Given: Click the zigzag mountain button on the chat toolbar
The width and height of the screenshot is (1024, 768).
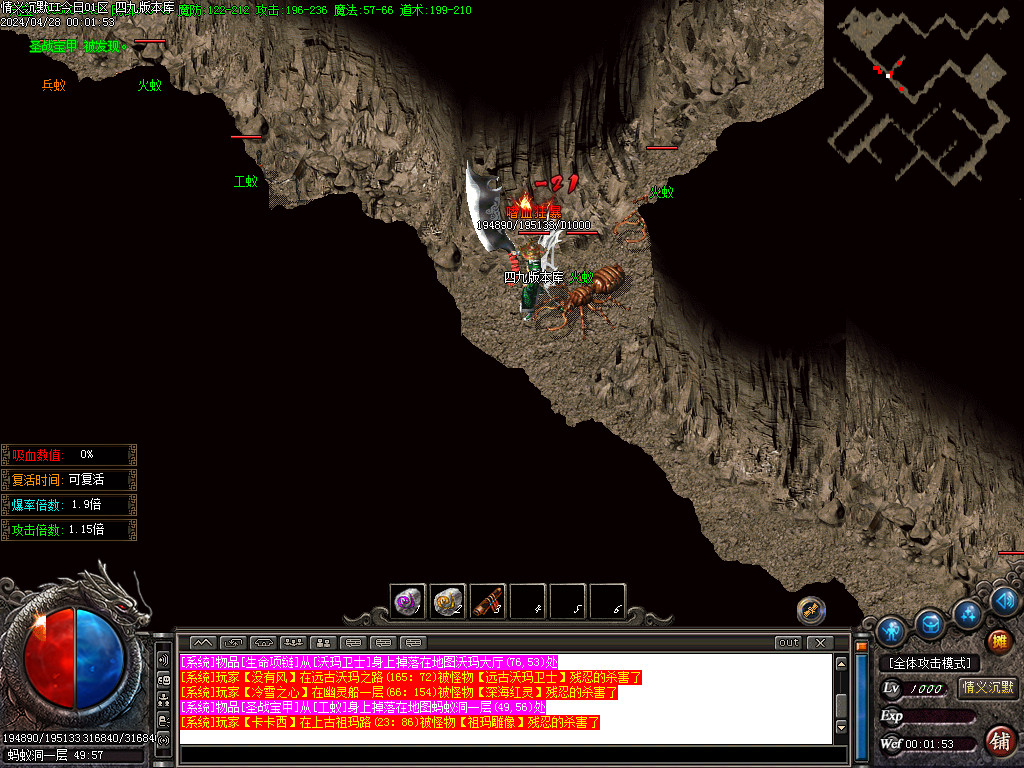Looking at the screenshot, I should tap(203, 642).
